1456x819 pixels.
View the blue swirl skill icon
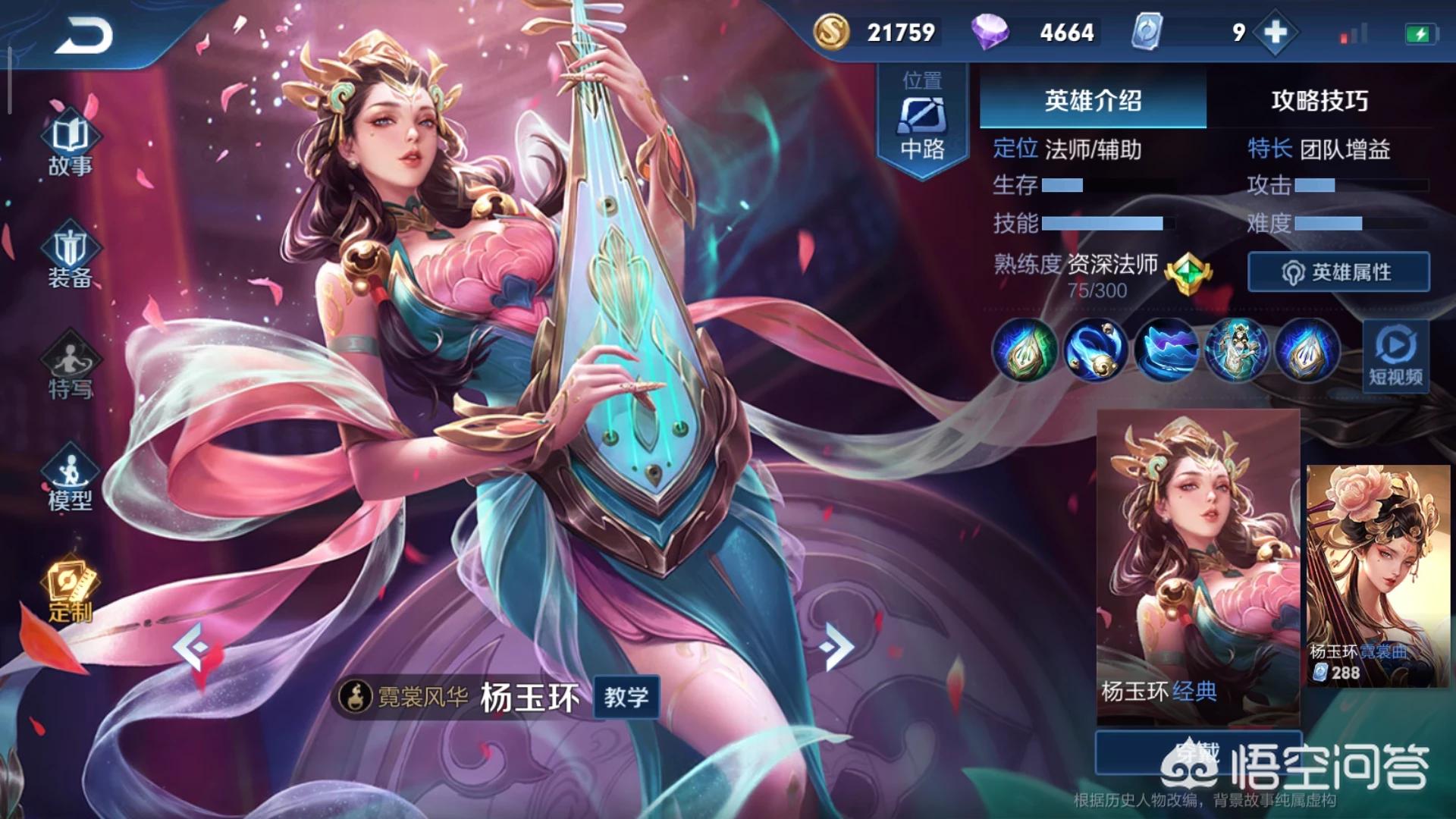pos(1095,350)
